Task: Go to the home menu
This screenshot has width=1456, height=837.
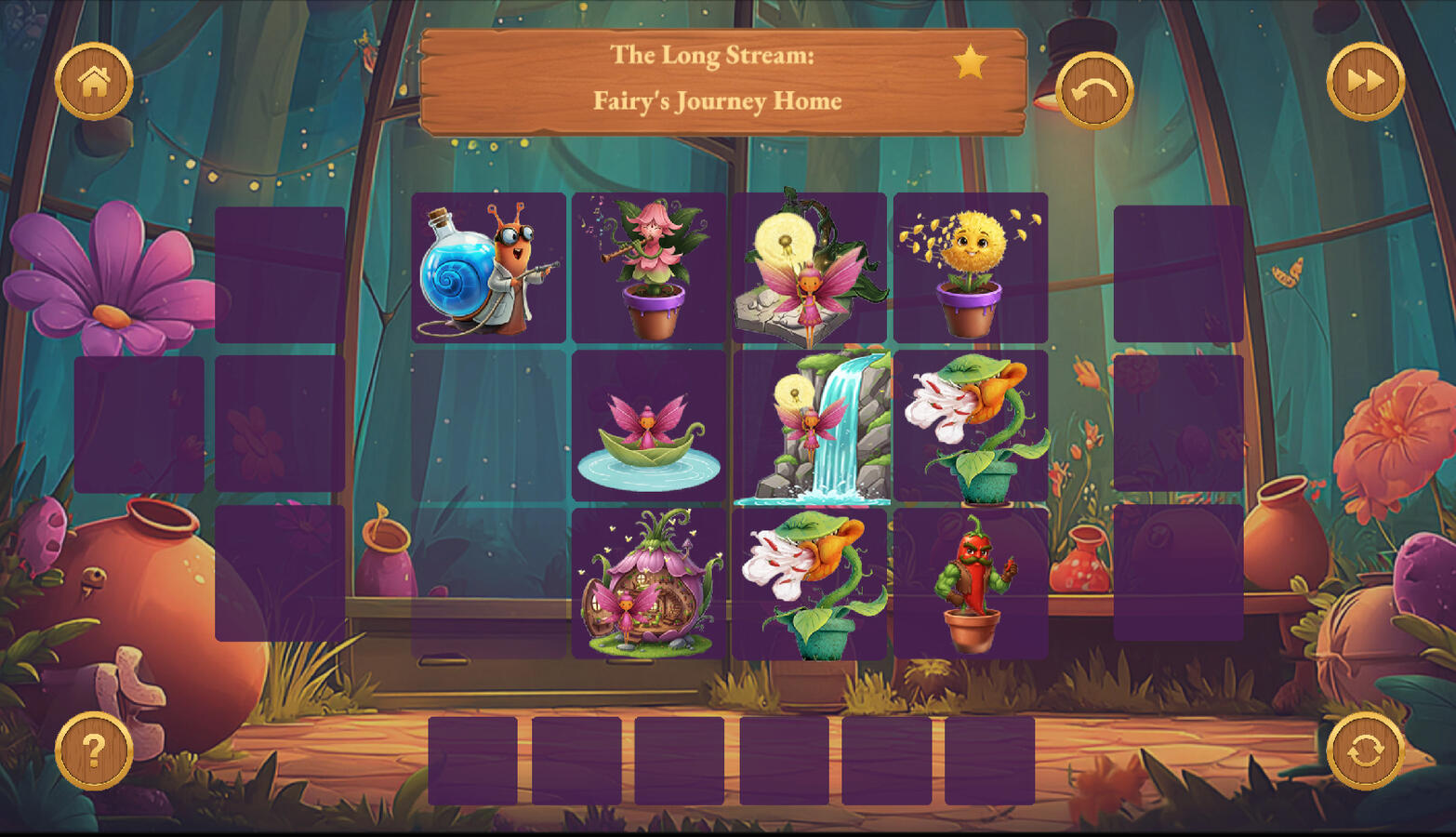Action: [94, 82]
